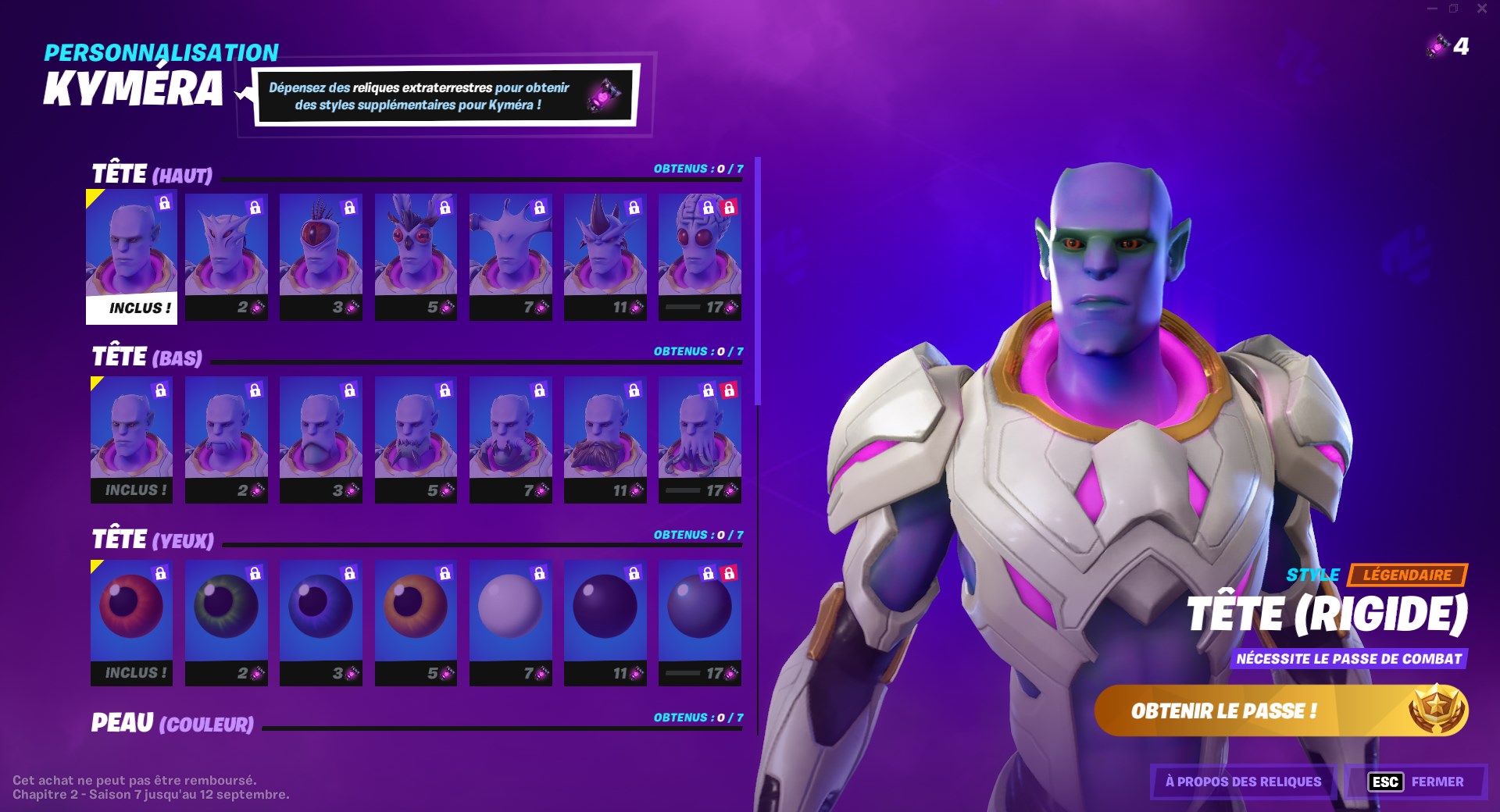
Task: Select the 17-relic exposed brain head
Action: coord(700,254)
